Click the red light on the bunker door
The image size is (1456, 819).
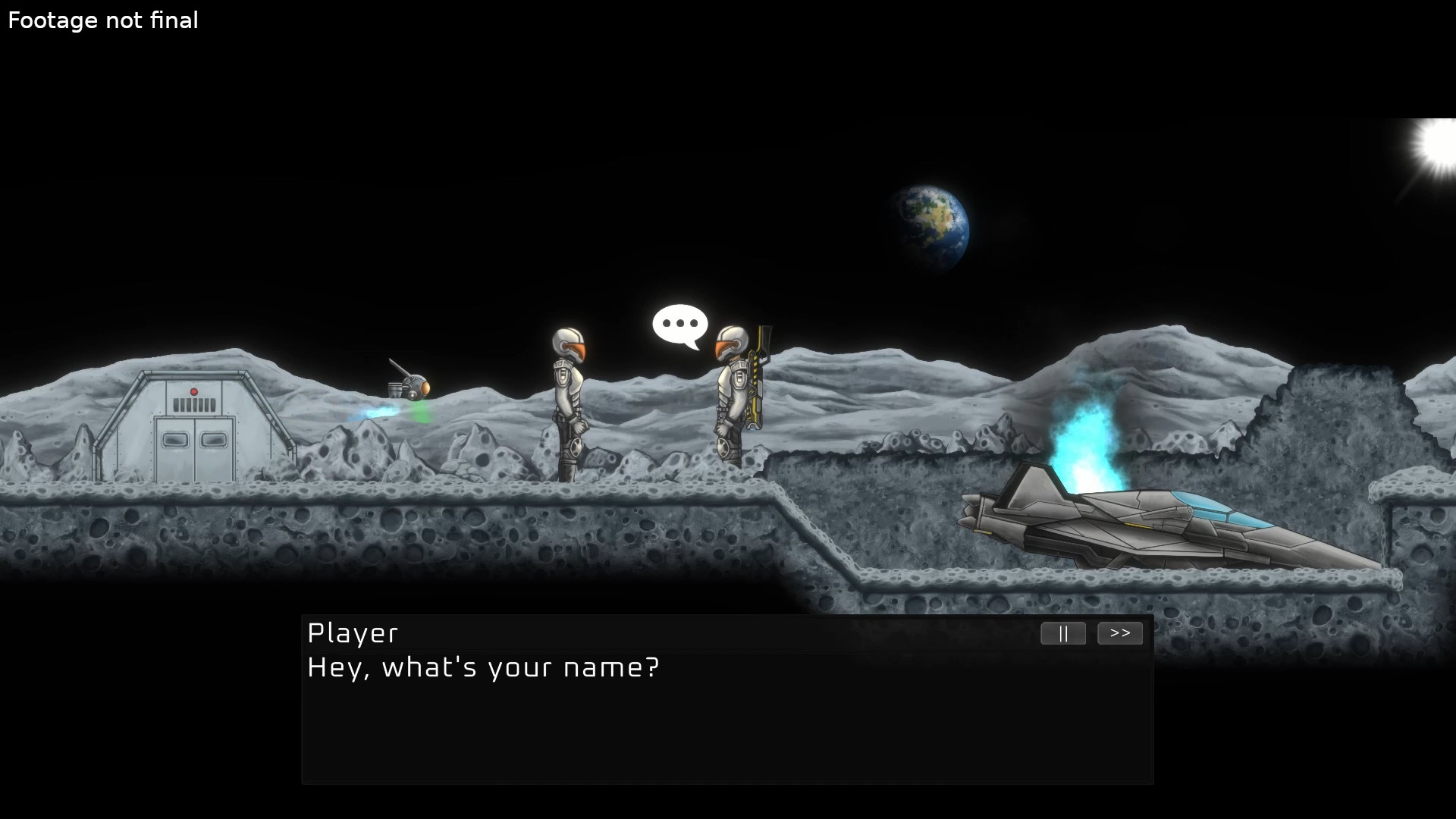tap(195, 390)
